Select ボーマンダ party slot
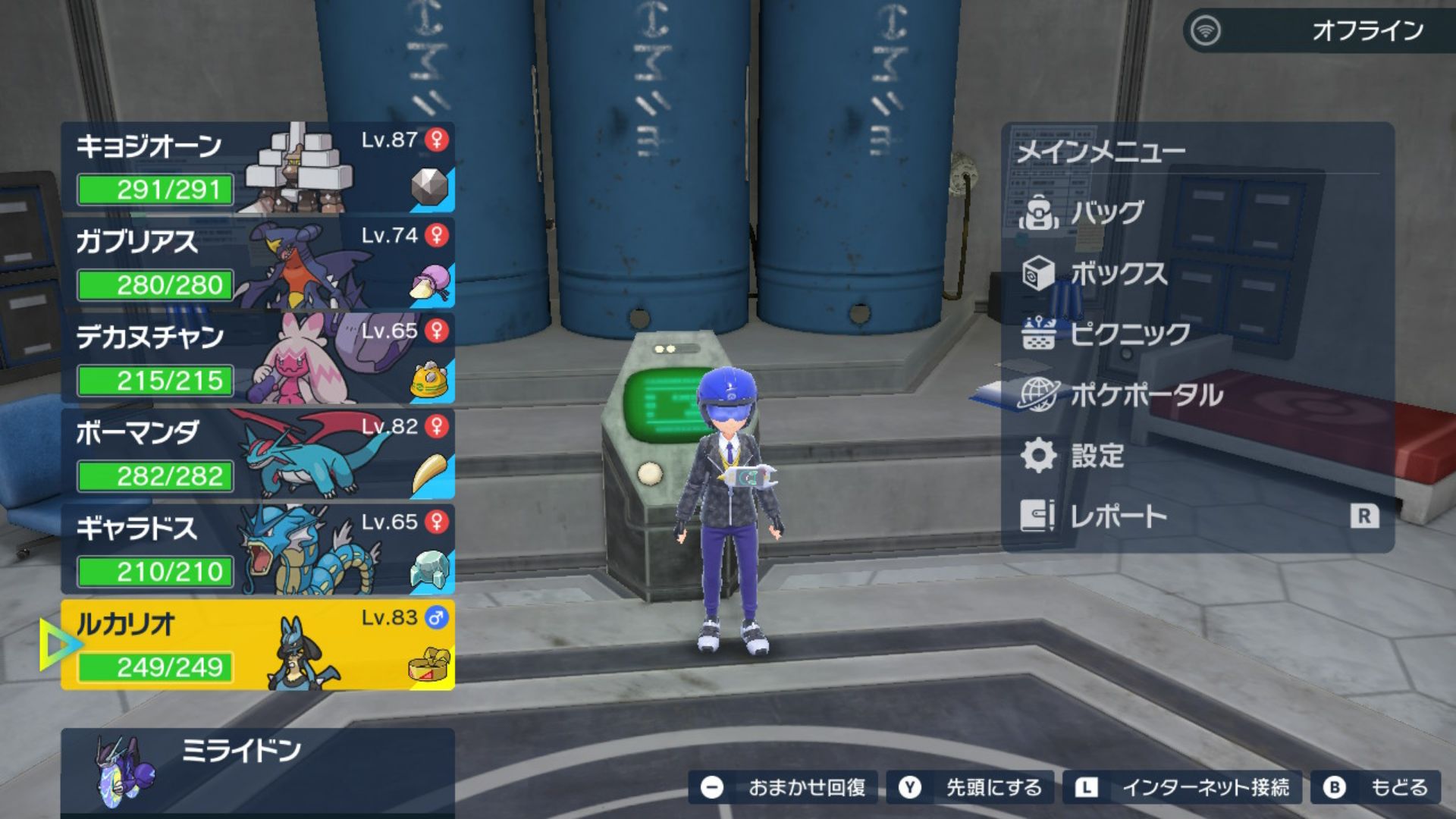 258,454
